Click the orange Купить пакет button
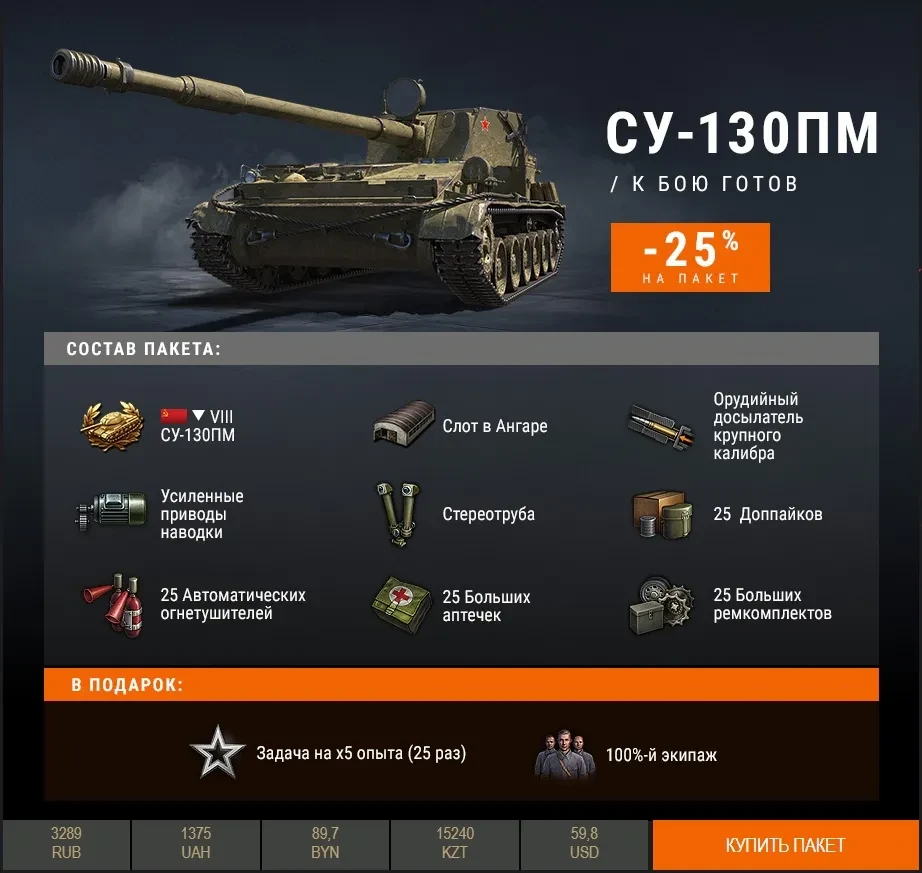This screenshot has width=922, height=873. coord(785,845)
